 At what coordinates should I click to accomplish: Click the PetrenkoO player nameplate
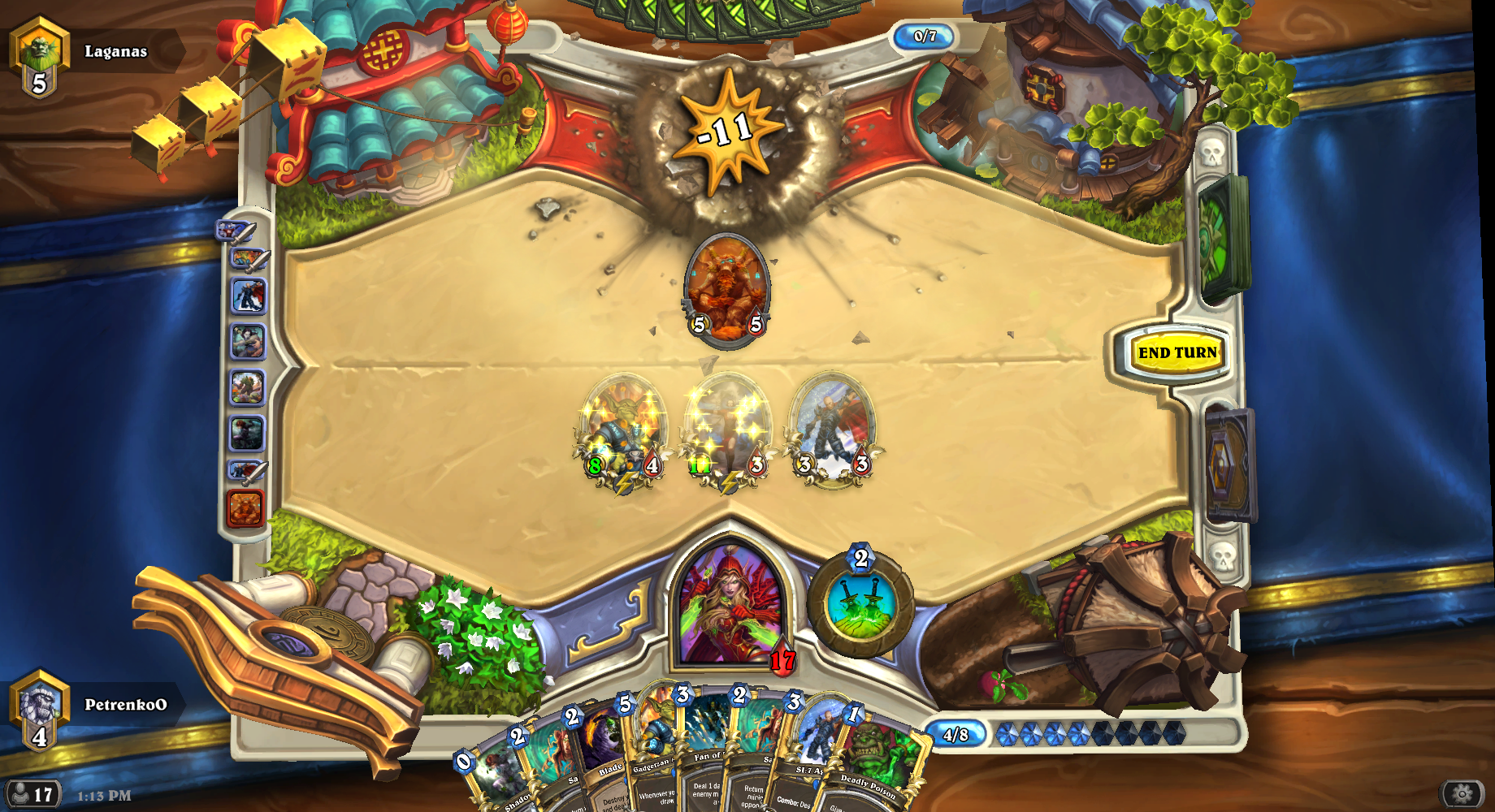[x=125, y=705]
